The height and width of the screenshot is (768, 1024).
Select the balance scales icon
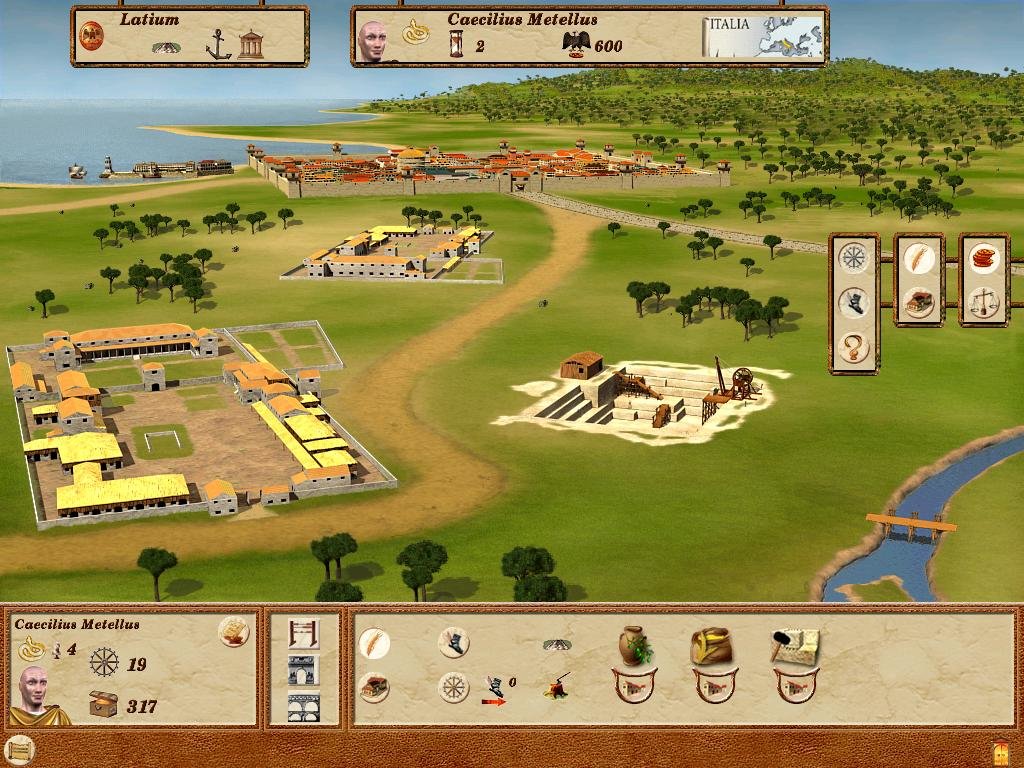984,300
